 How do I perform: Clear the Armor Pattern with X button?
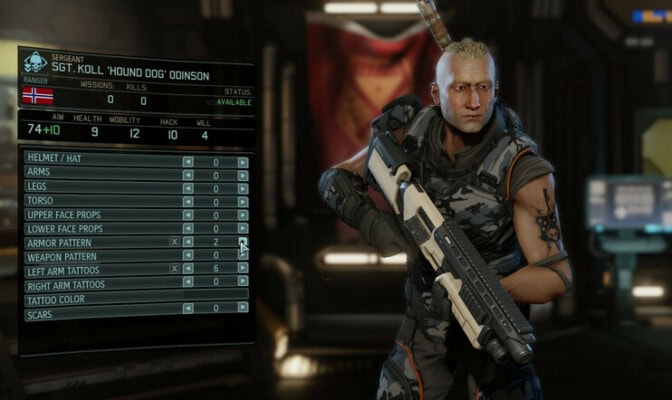(174, 242)
